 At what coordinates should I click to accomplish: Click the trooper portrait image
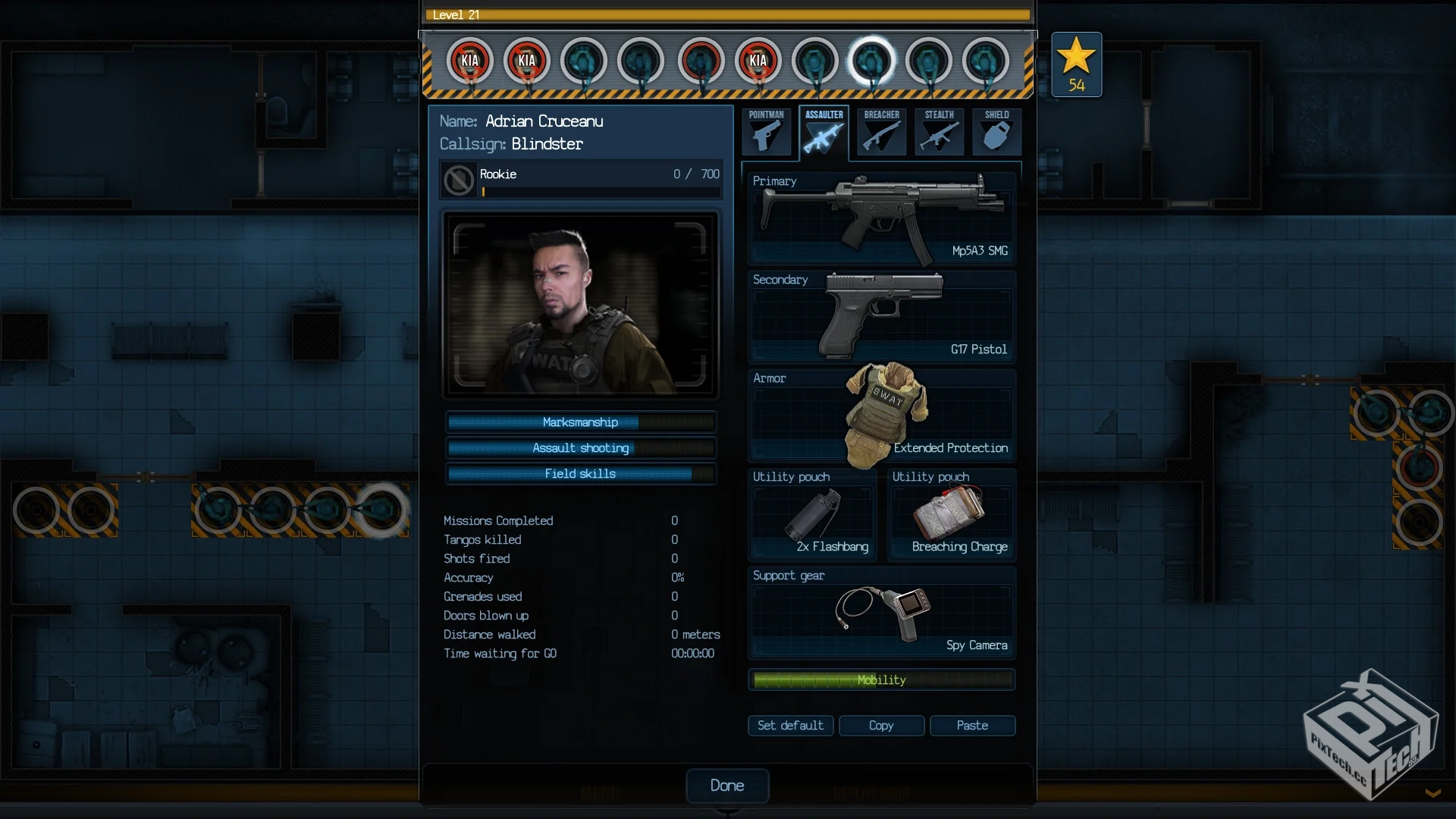tap(580, 305)
